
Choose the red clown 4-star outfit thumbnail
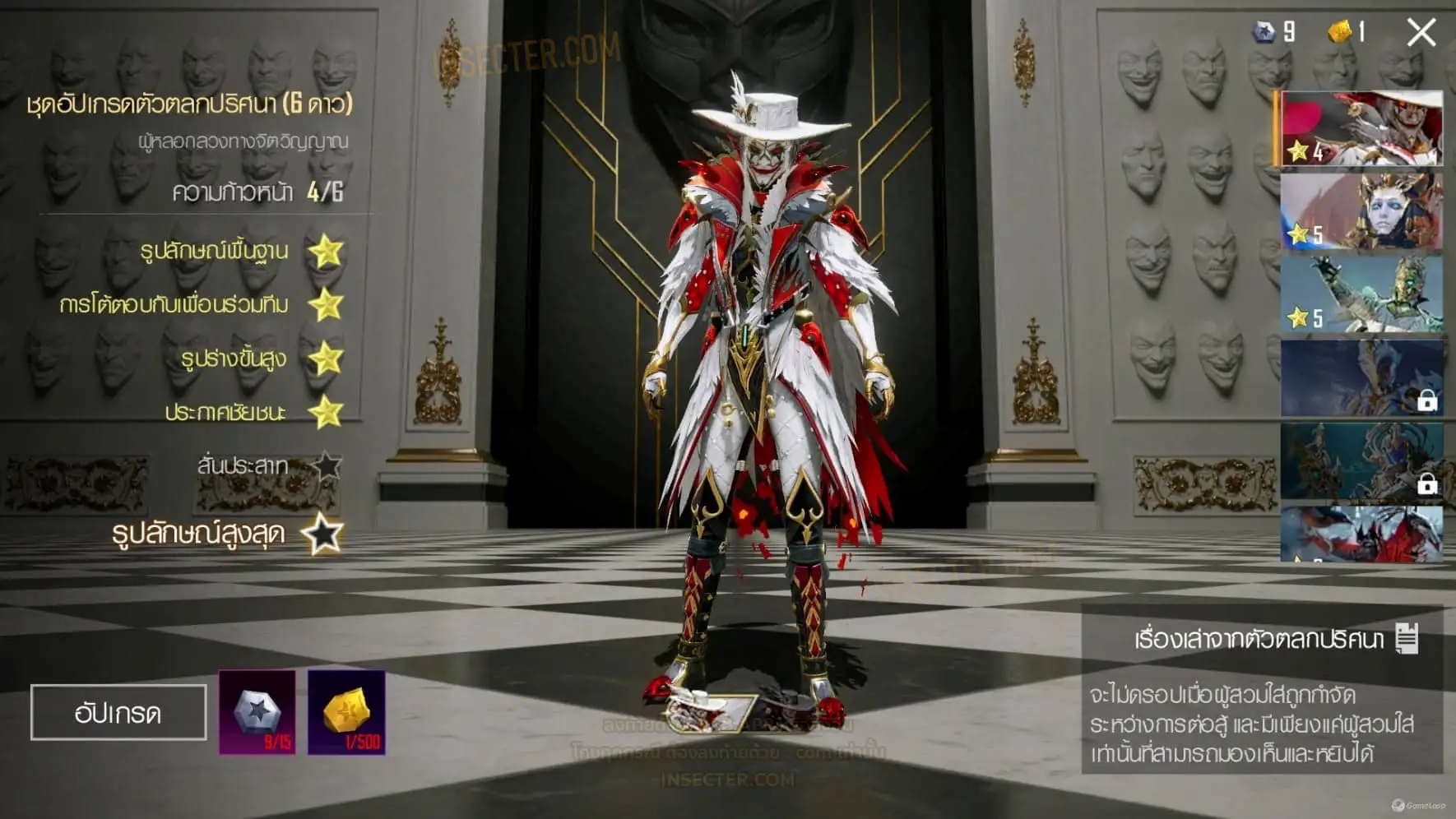[1361, 129]
